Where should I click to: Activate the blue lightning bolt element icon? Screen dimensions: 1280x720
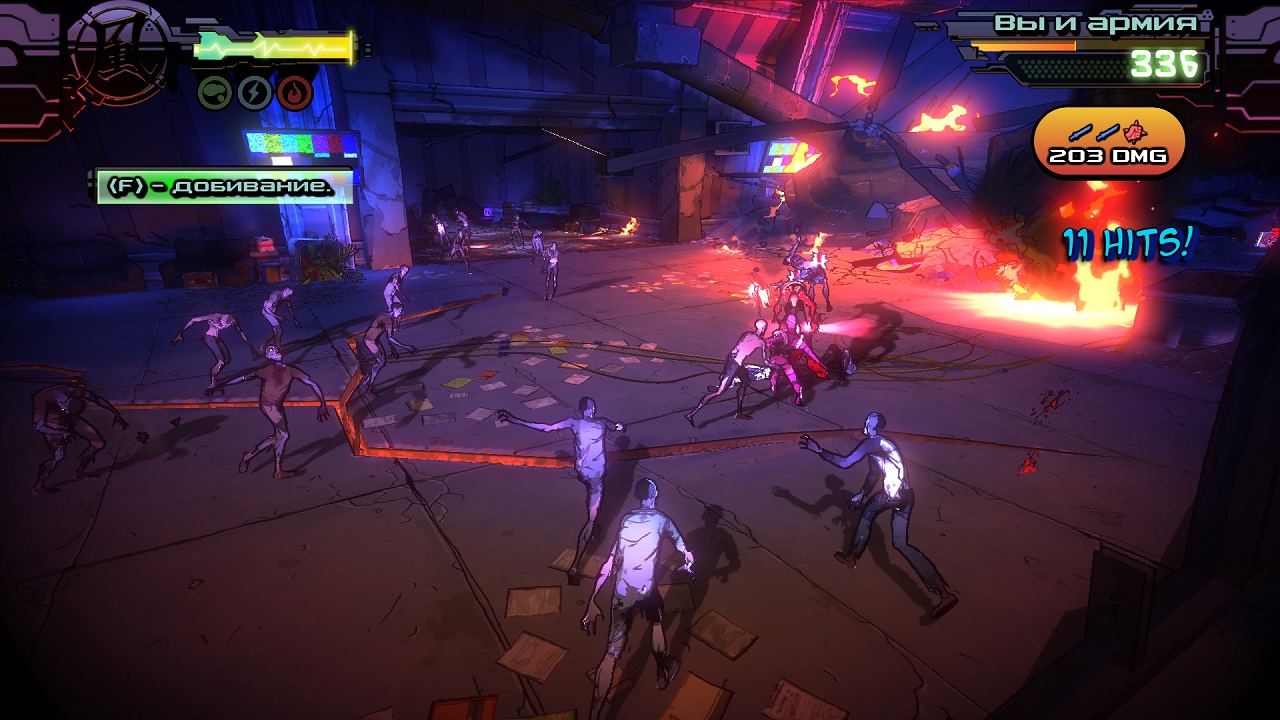(255, 93)
